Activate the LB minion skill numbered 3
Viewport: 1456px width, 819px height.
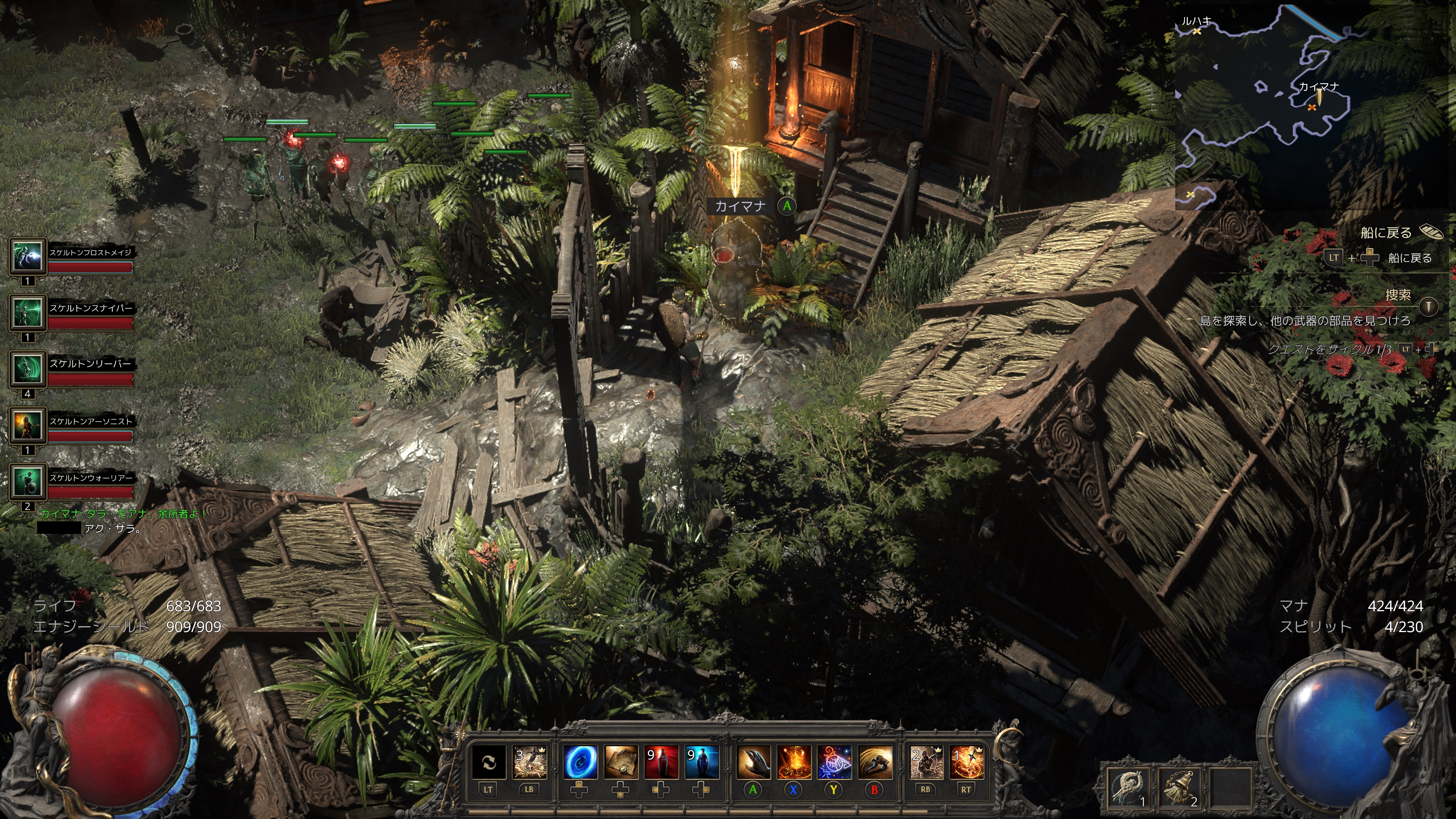tap(530, 762)
